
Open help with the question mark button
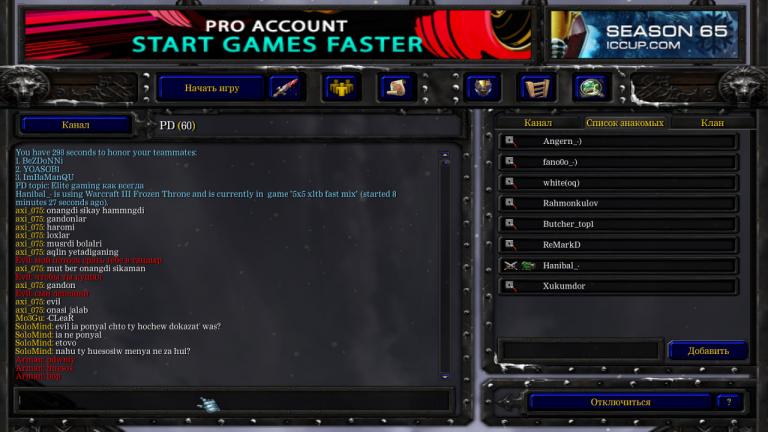coord(729,402)
